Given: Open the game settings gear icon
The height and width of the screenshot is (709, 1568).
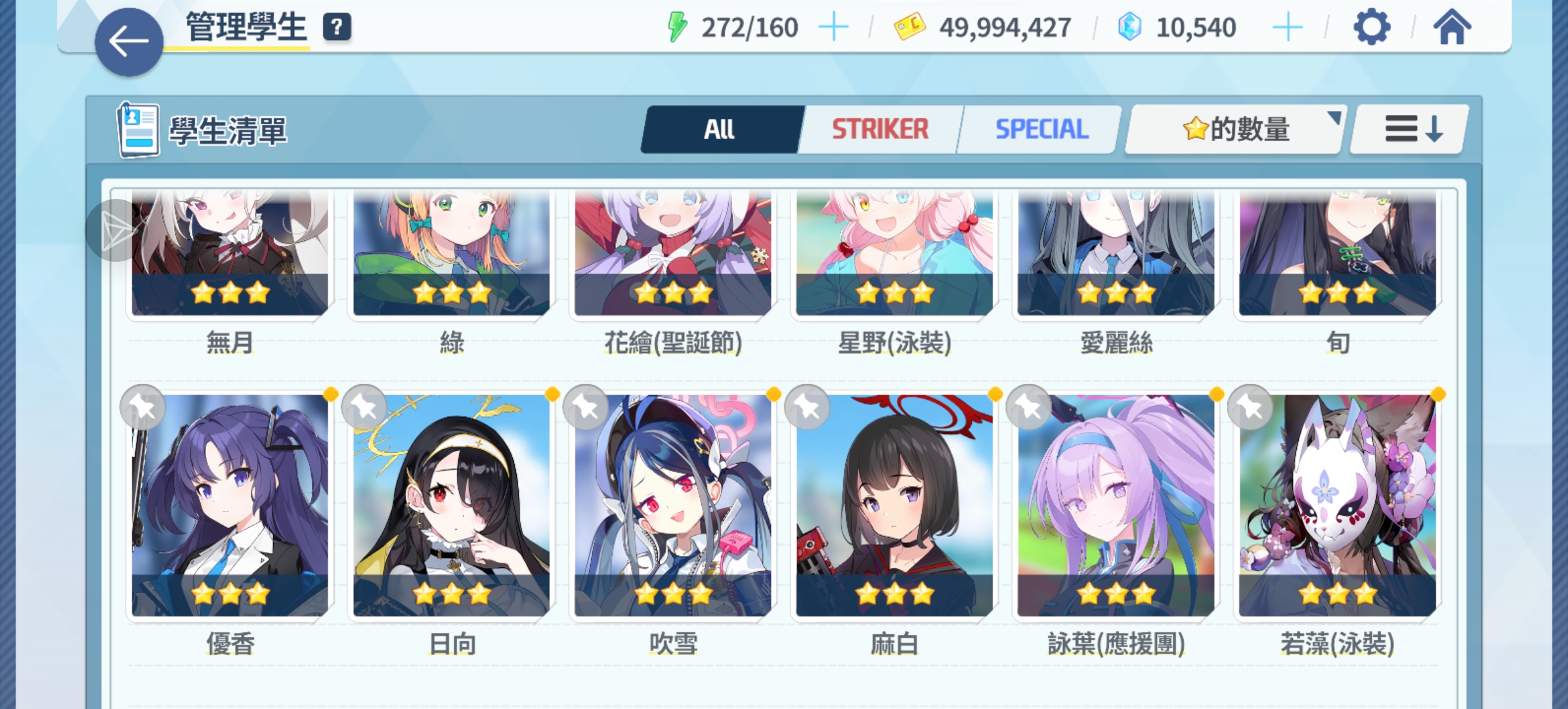Looking at the screenshot, I should (x=1372, y=28).
